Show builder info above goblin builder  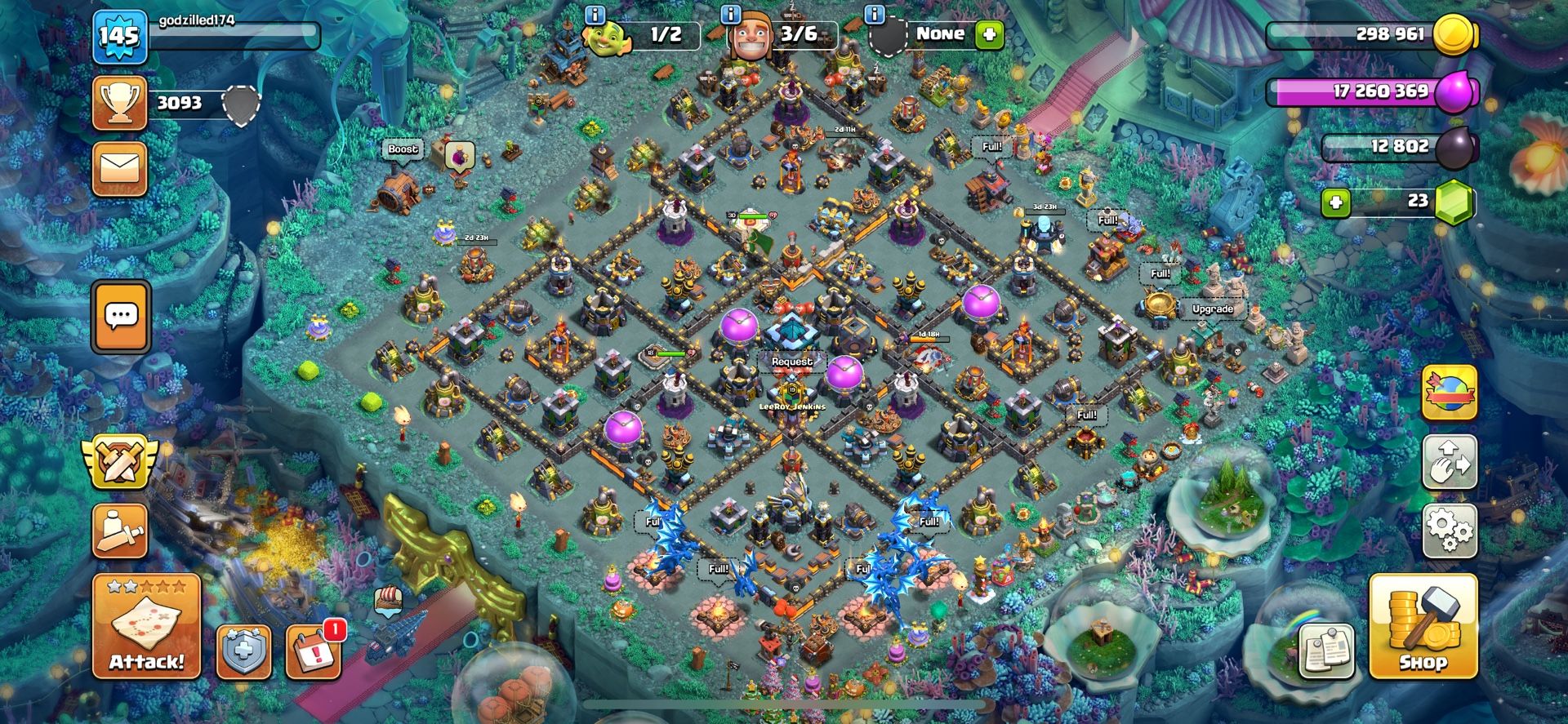[595, 15]
